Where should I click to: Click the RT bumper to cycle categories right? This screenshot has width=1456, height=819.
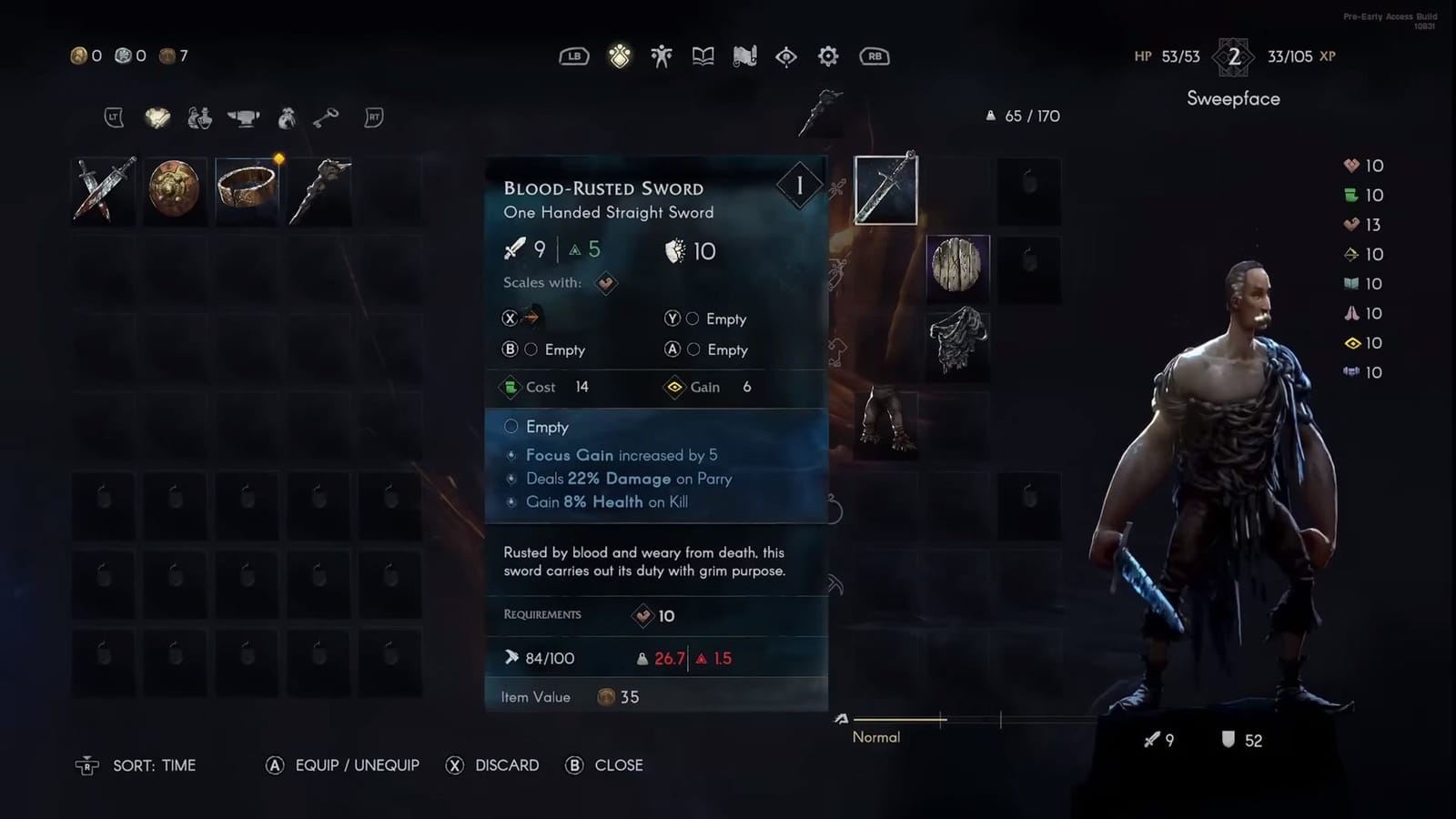click(x=373, y=117)
